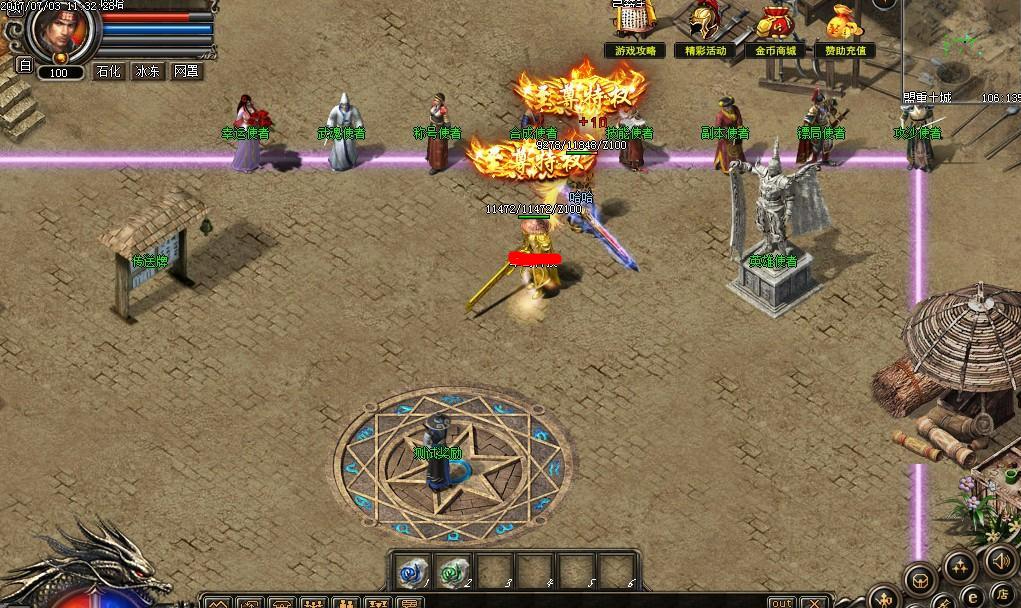Image resolution: width=1021 pixels, height=608 pixels.
Task: Use the blue scroll in hotbar slot 1
Action: (x=410, y=569)
